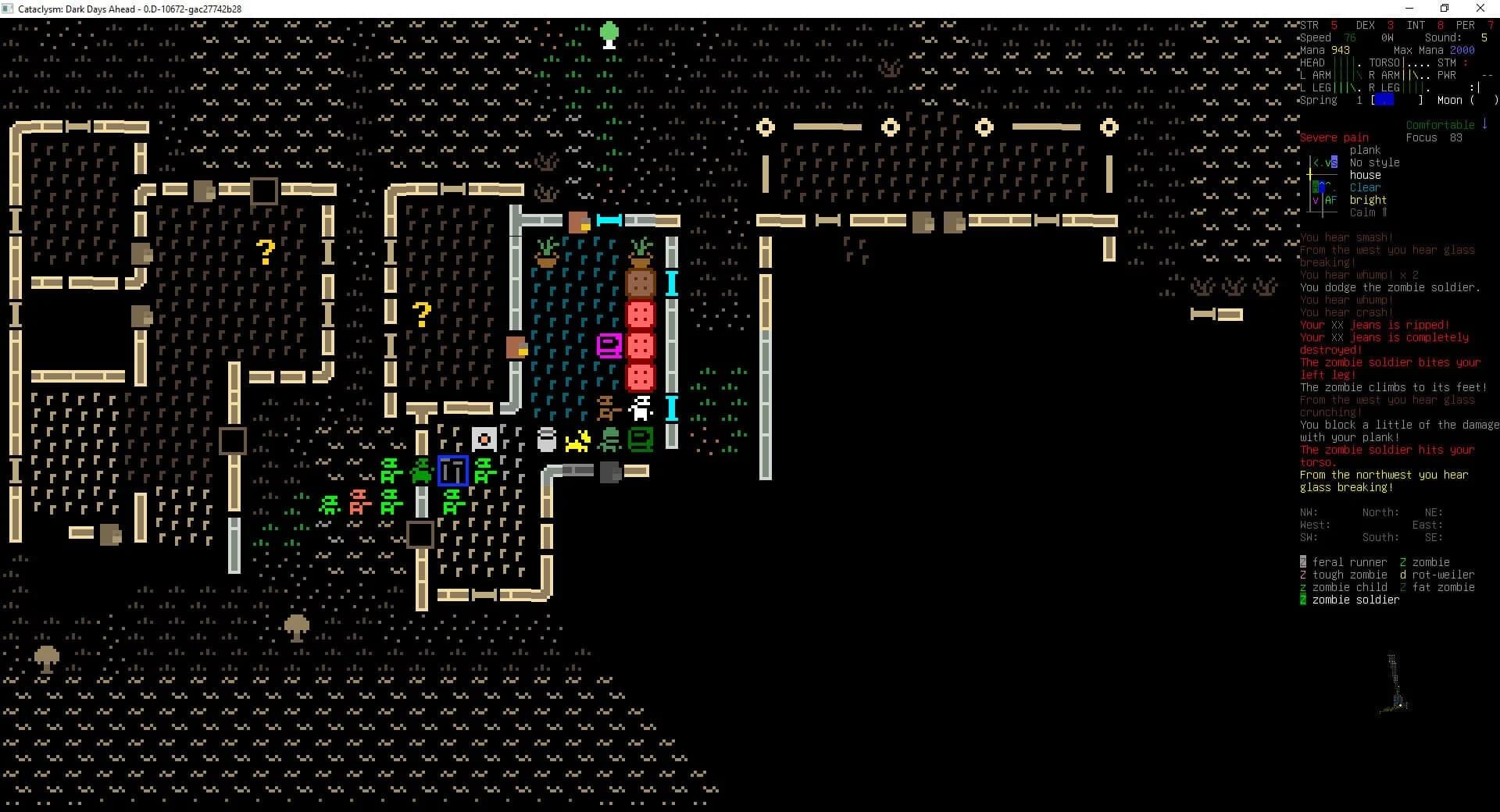Click the player marker on the compass minimap

point(1322,187)
